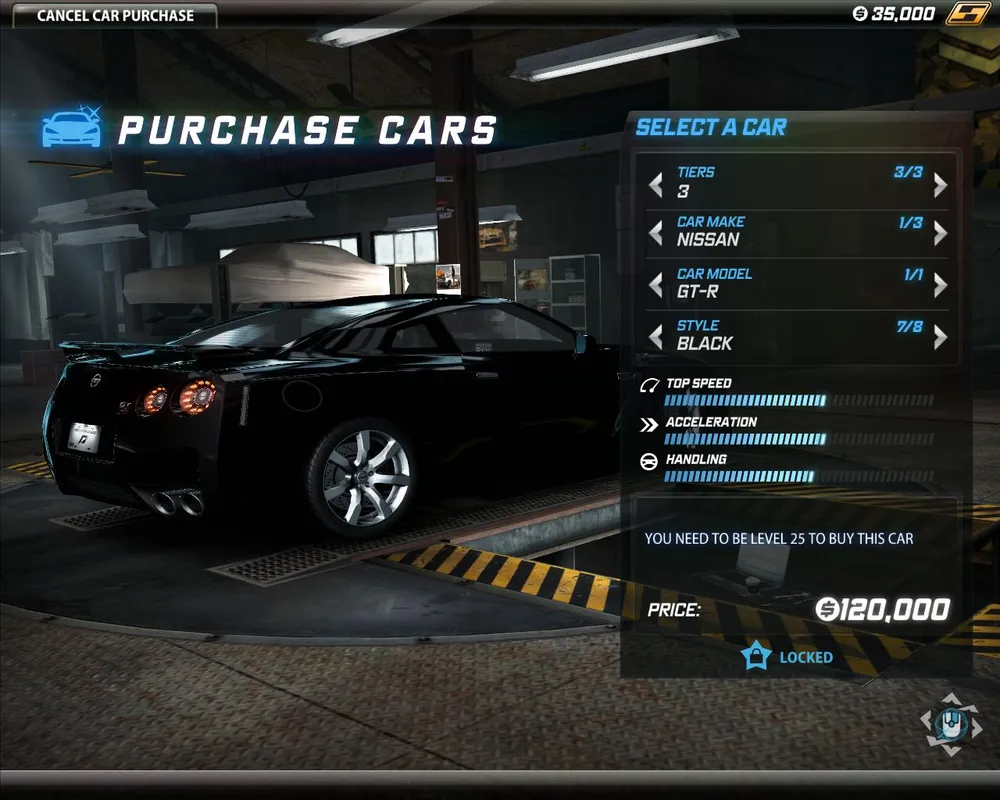Open the SpeedBoost currency icon
1000x800 pixels.
tap(968, 14)
